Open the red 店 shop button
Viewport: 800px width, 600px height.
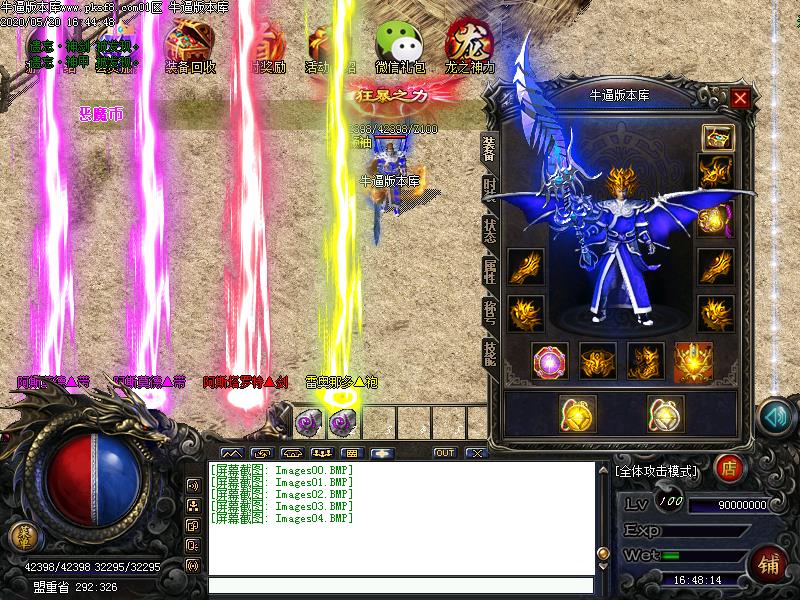click(730, 466)
